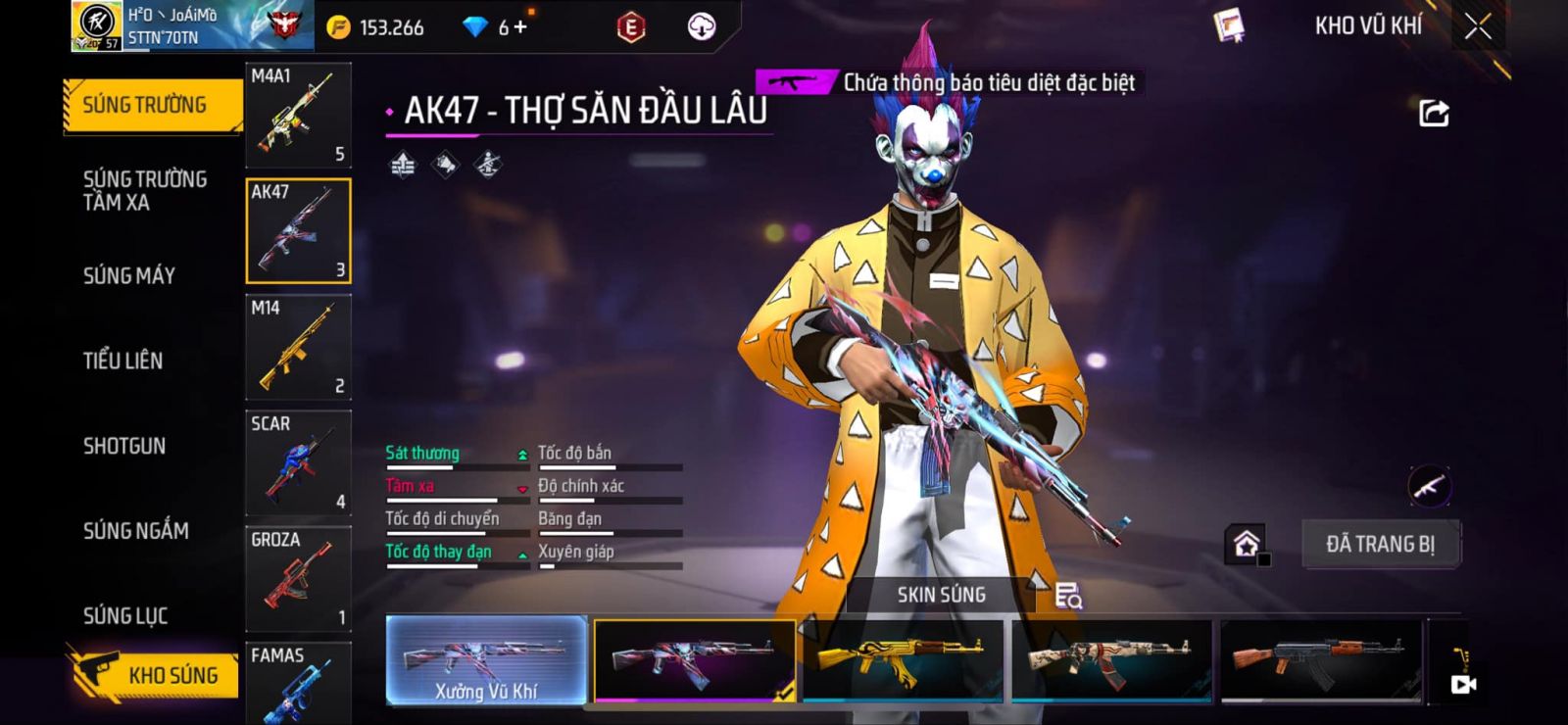
Task: Share this weapon skin
Action: click(x=1434, y=114)
